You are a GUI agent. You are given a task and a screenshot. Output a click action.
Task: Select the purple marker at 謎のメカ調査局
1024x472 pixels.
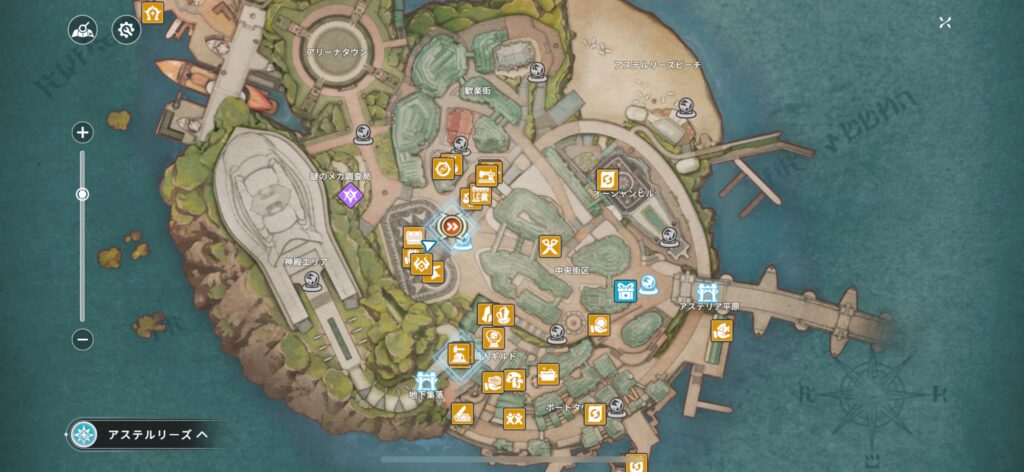349,195
